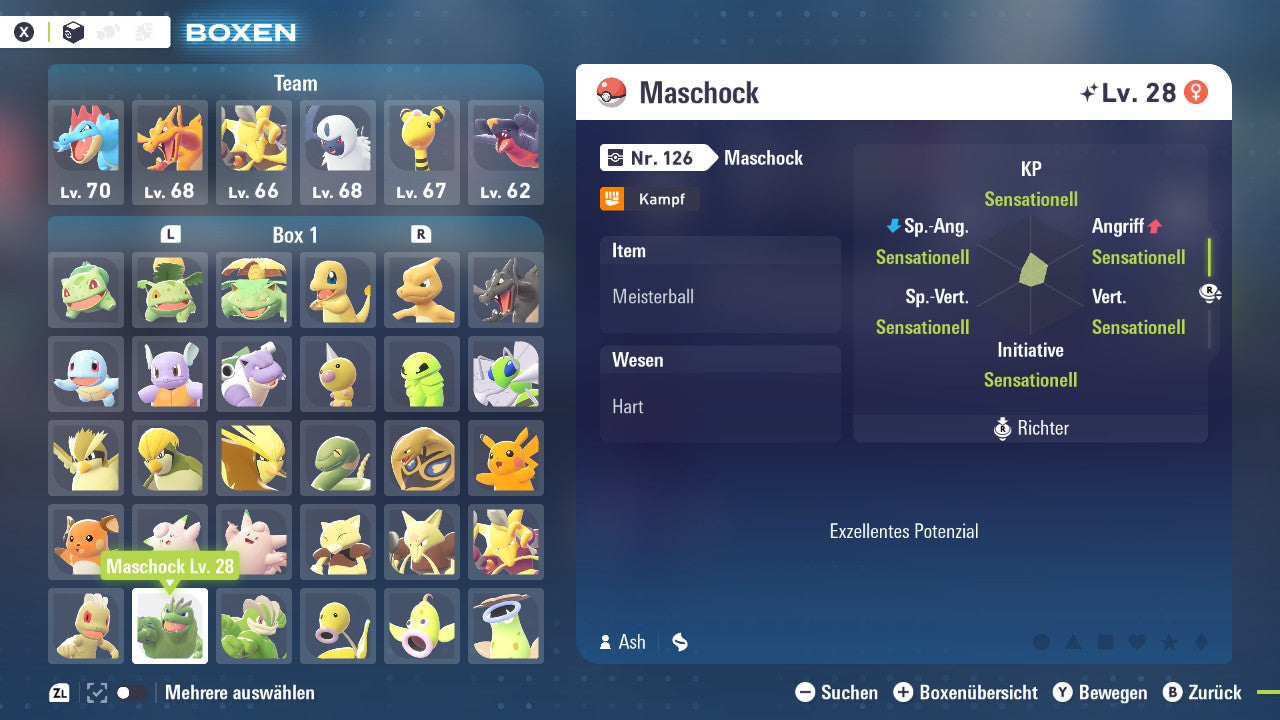Viewport: 1280px width, 720px height.
Task: Select the Maschock thumbnail in Box 1
Action: (x=169, y=626)
